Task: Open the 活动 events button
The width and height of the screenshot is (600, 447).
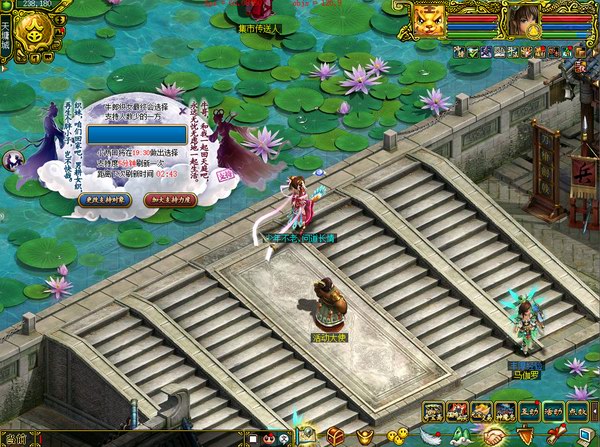Action: pyautogui.click(x=554, y=411)
